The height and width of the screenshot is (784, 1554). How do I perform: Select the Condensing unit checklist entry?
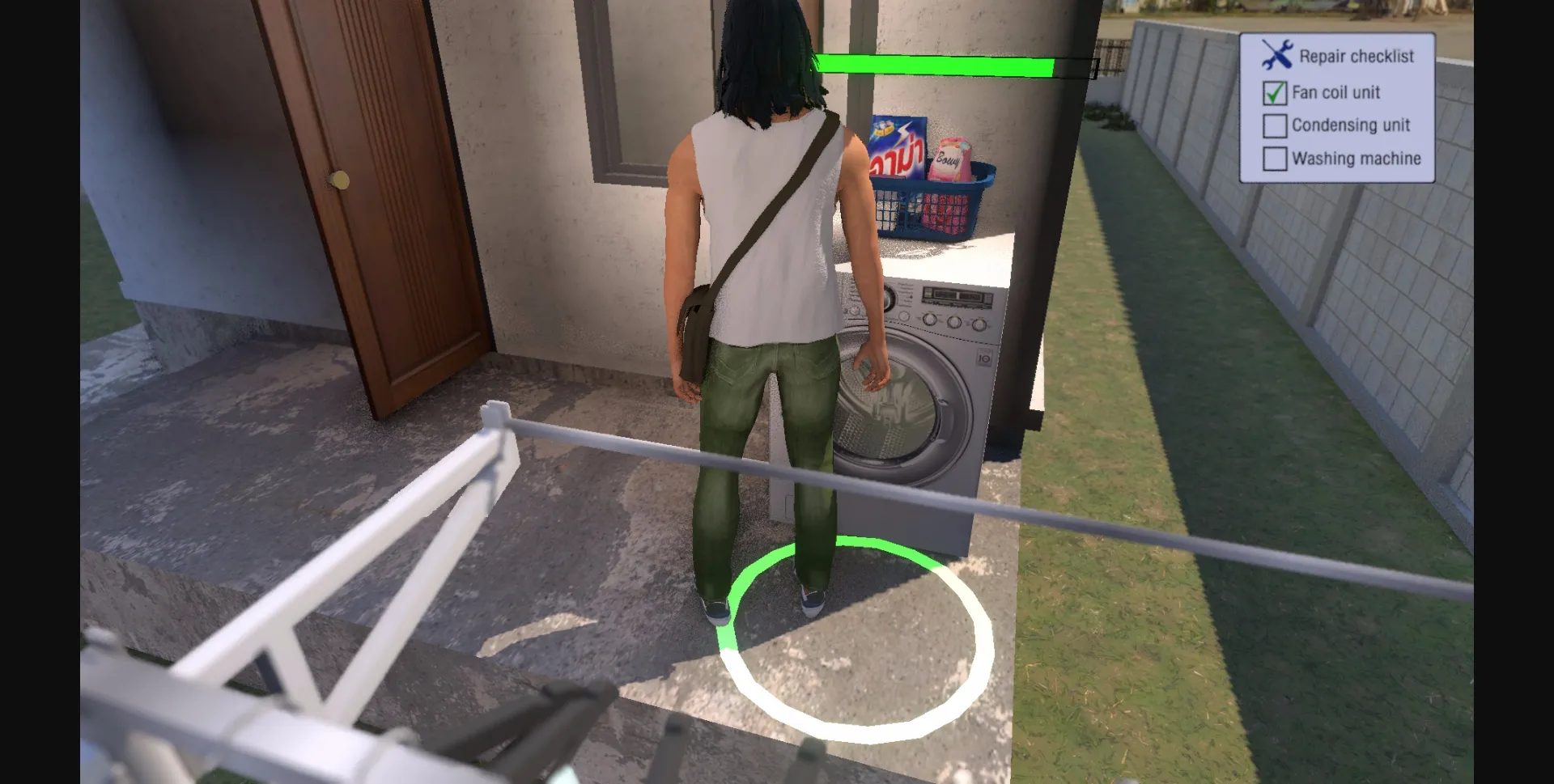(1352, 125)
